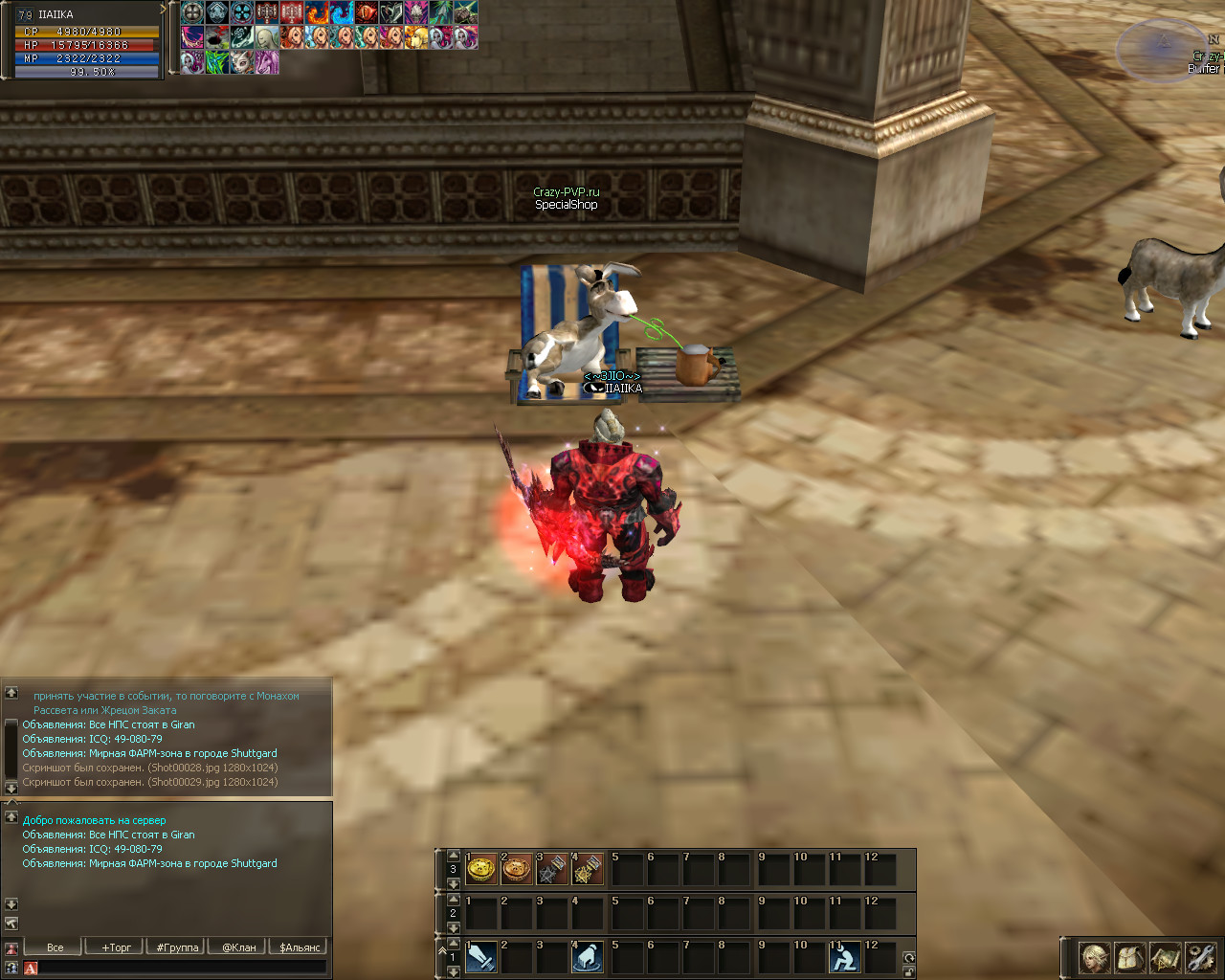Open the +Торг trade chat tab
This screenshot has height=980, width=1225.
click(x=116, y=947)
